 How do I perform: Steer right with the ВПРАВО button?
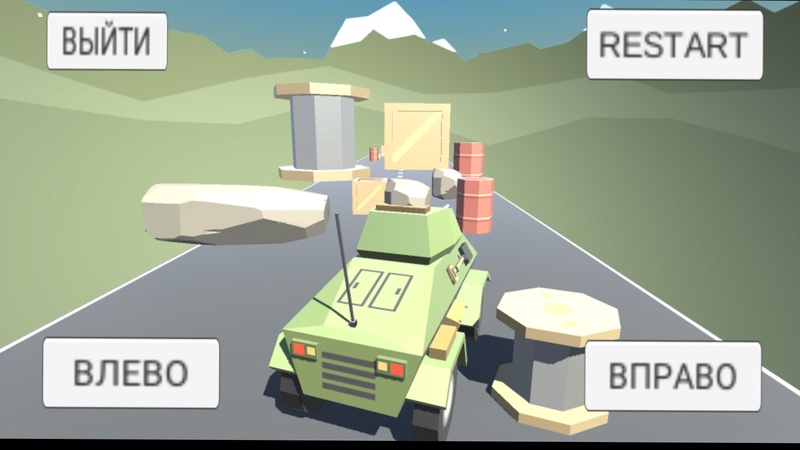[x=670, y=376]
